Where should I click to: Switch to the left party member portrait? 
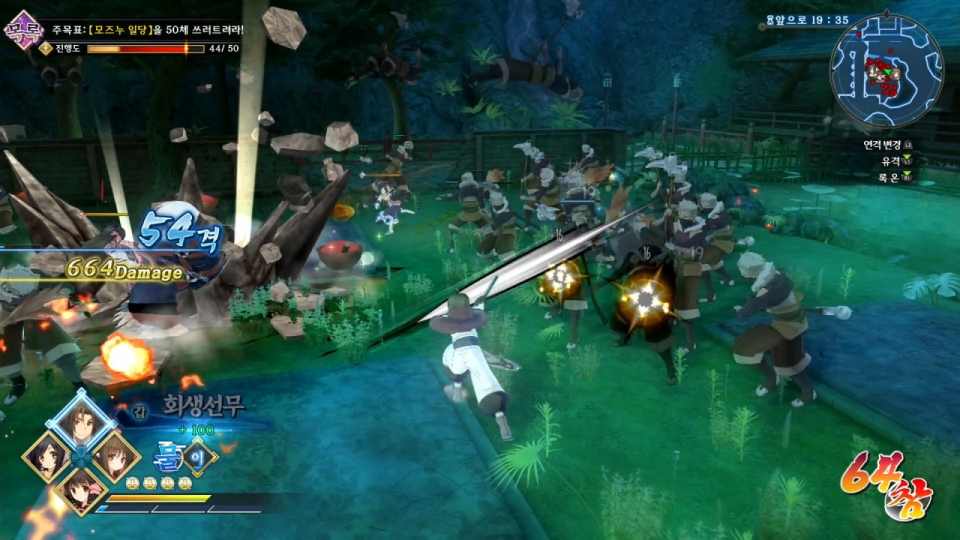click(46, 456)
